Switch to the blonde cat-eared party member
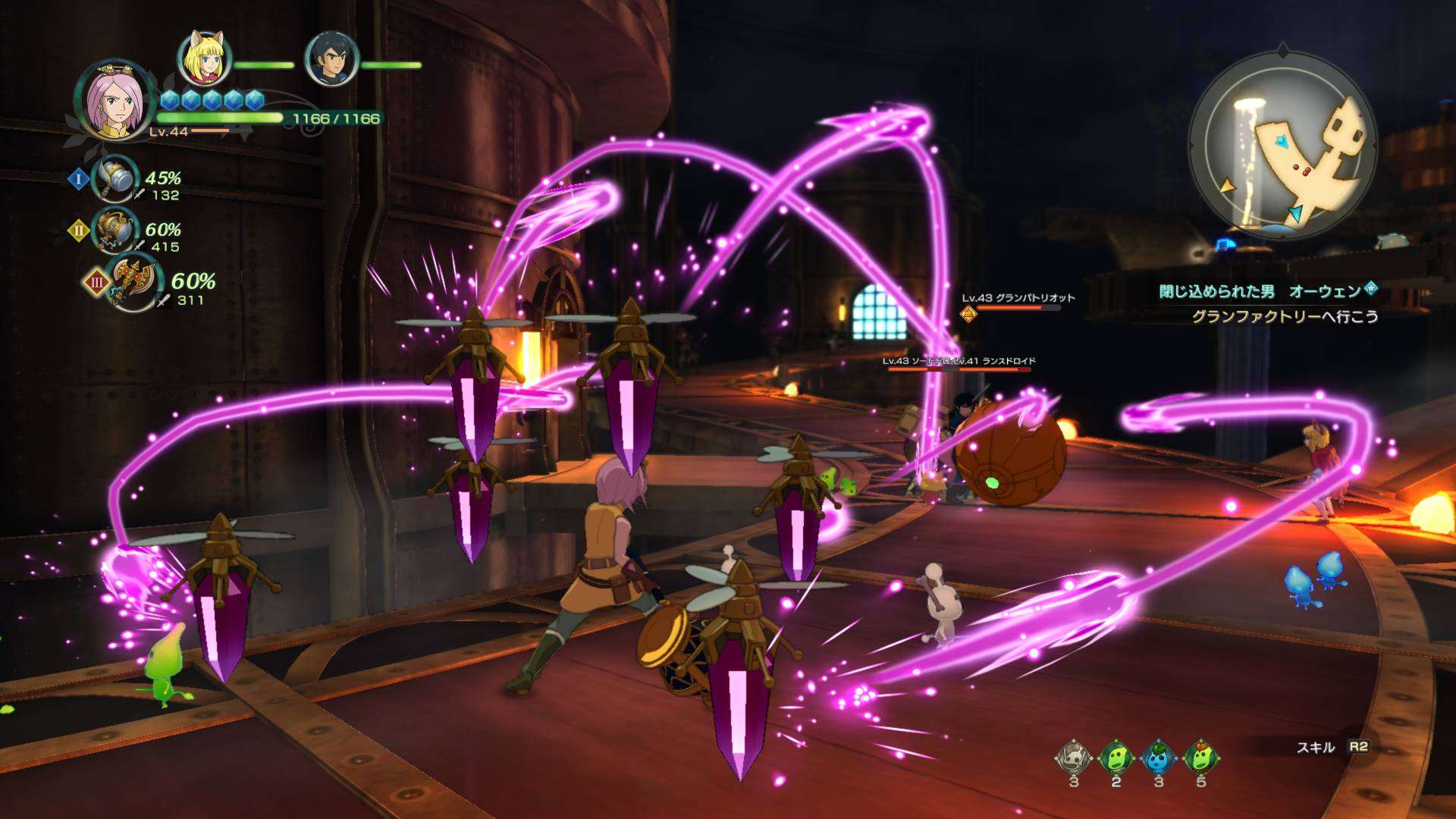1456x819 pixels. pyautogui.click(x=204, y=58)
